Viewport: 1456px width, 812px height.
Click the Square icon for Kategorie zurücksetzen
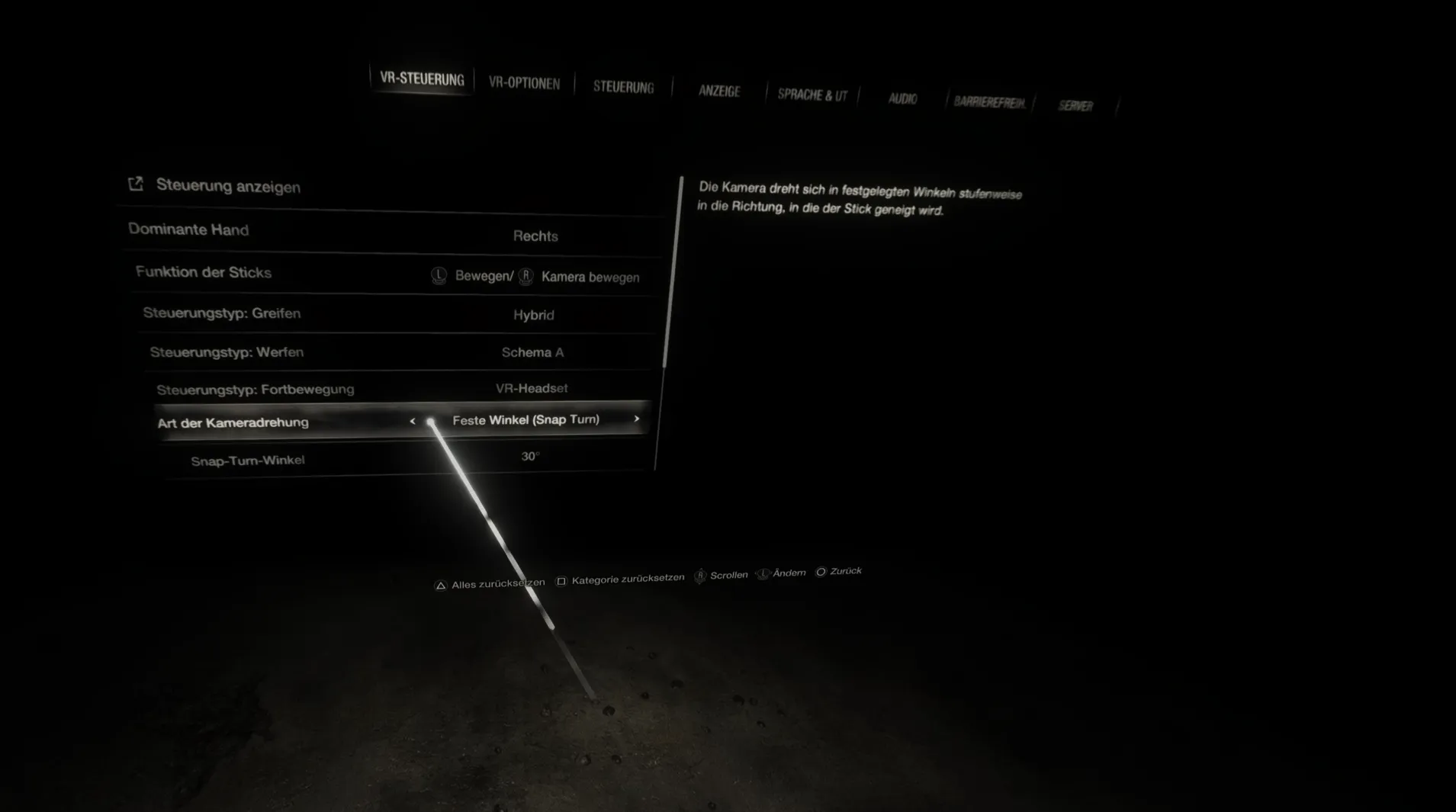[561, 579]
